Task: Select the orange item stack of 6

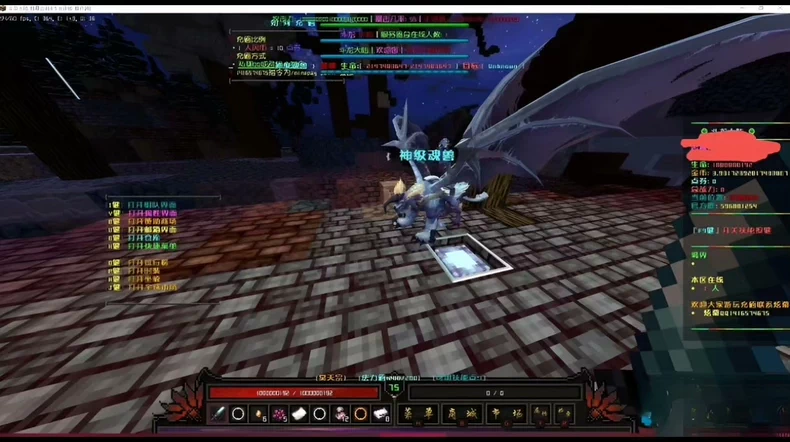Action: tap(259, 414)
